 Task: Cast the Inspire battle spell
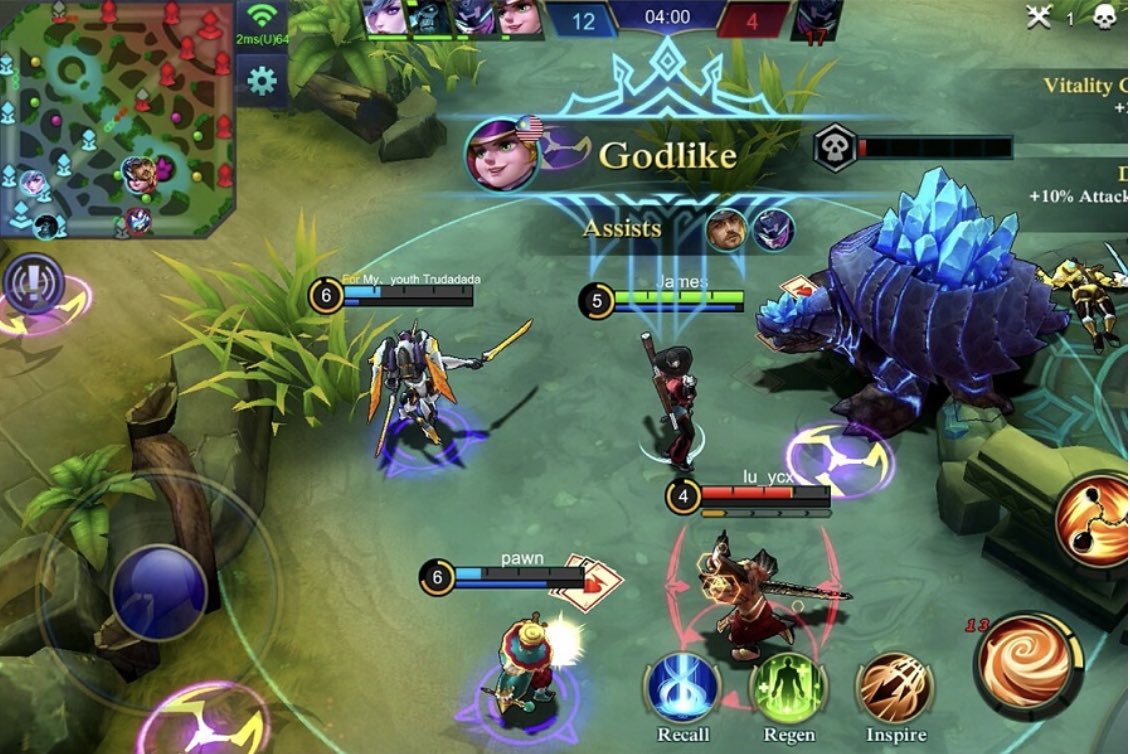[x=895, y=688]
